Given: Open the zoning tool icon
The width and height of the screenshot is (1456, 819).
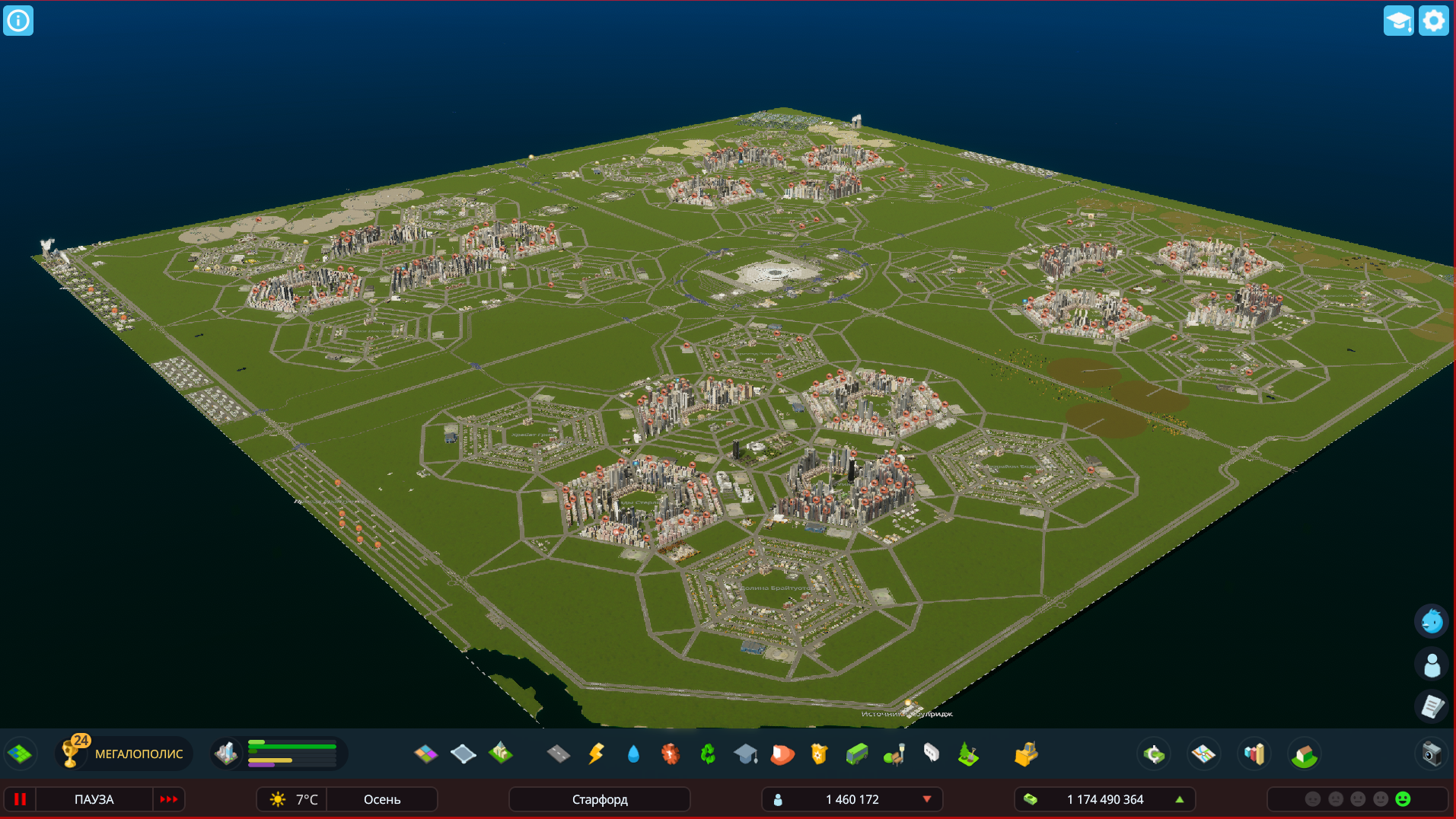Looking at the screenshot, I should point(426,754).
